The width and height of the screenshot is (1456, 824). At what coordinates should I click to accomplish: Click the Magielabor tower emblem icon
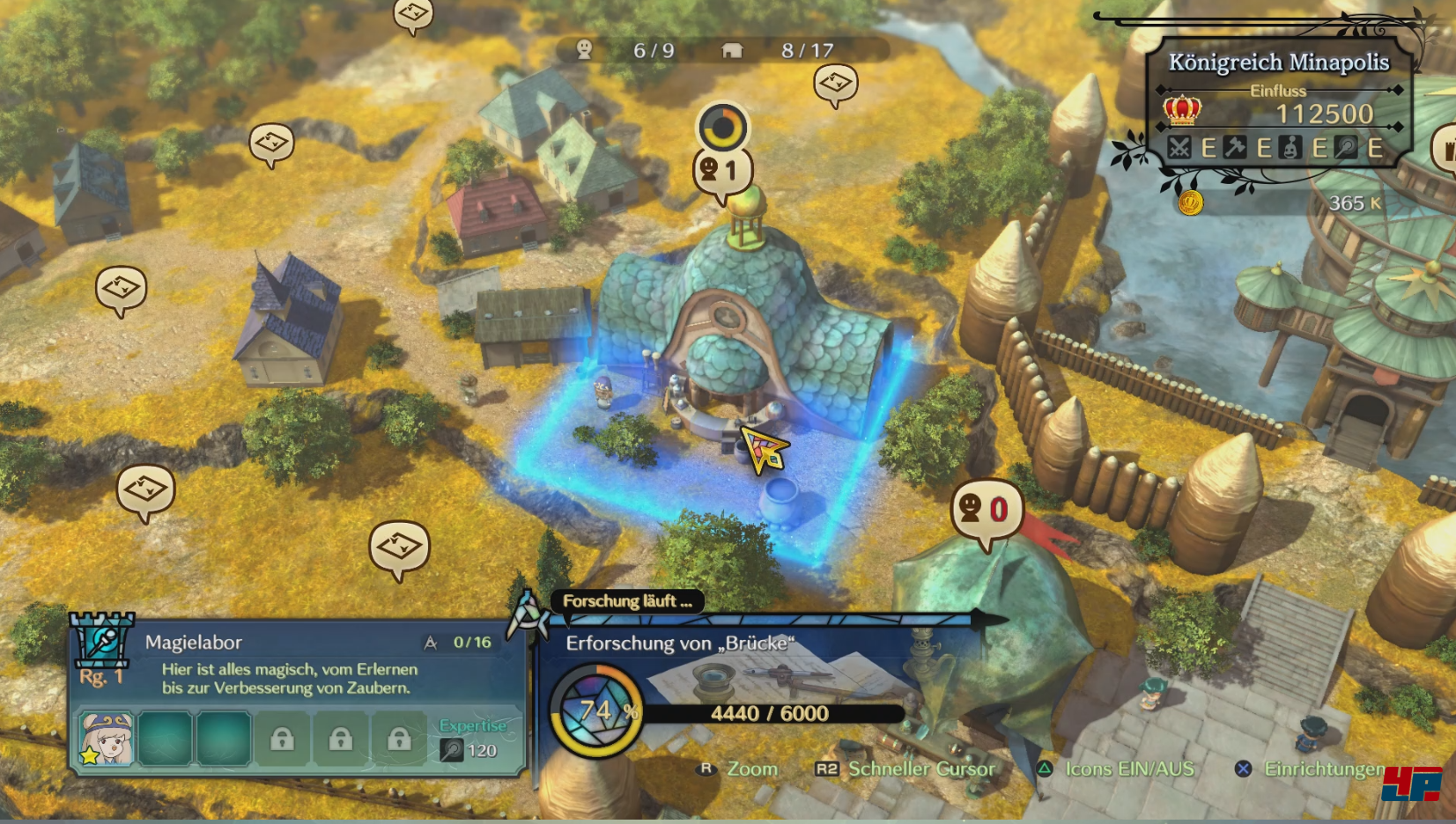coord(103,640)
